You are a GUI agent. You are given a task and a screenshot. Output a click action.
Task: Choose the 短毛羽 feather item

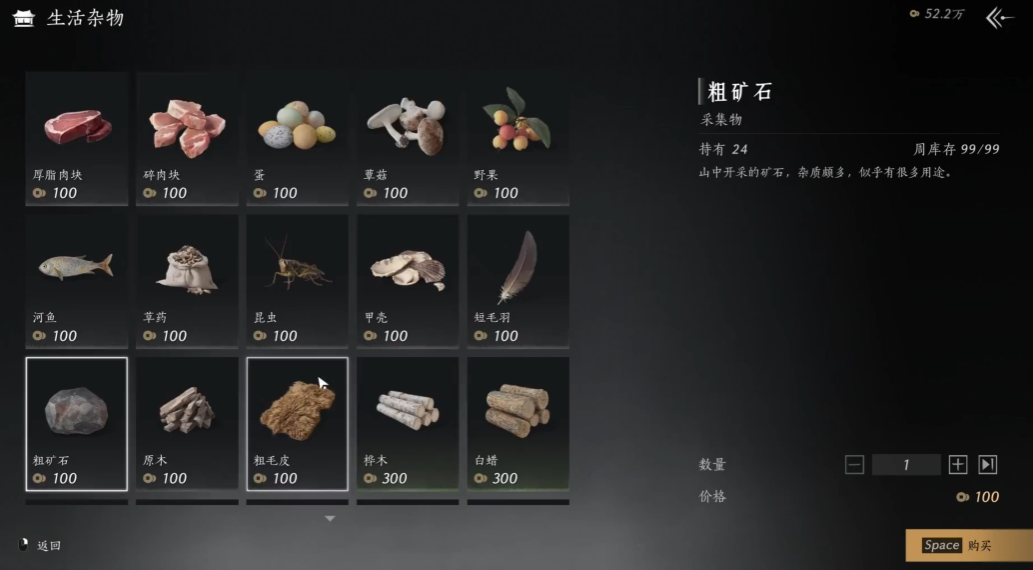(518, 280)
